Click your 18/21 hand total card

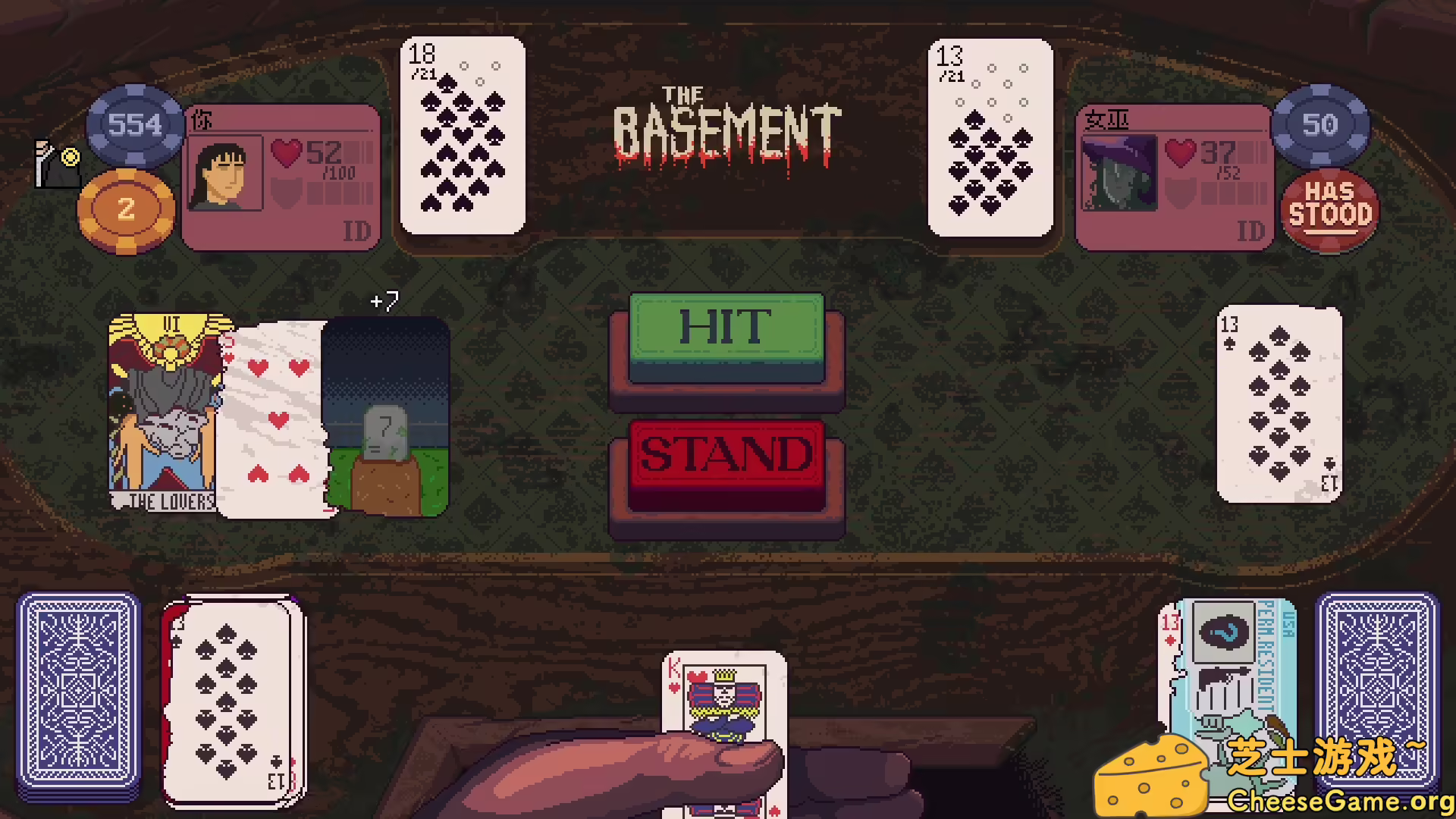[463, 136]
